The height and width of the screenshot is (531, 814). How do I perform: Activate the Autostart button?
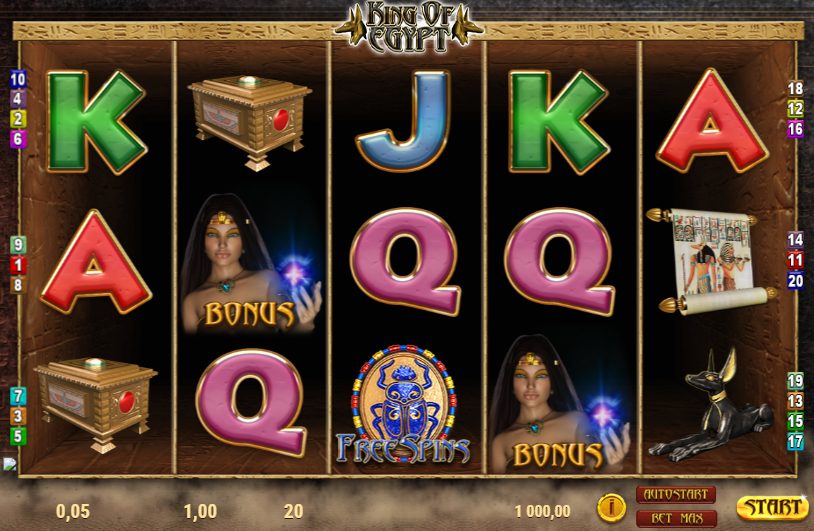(x=676, y=495)
